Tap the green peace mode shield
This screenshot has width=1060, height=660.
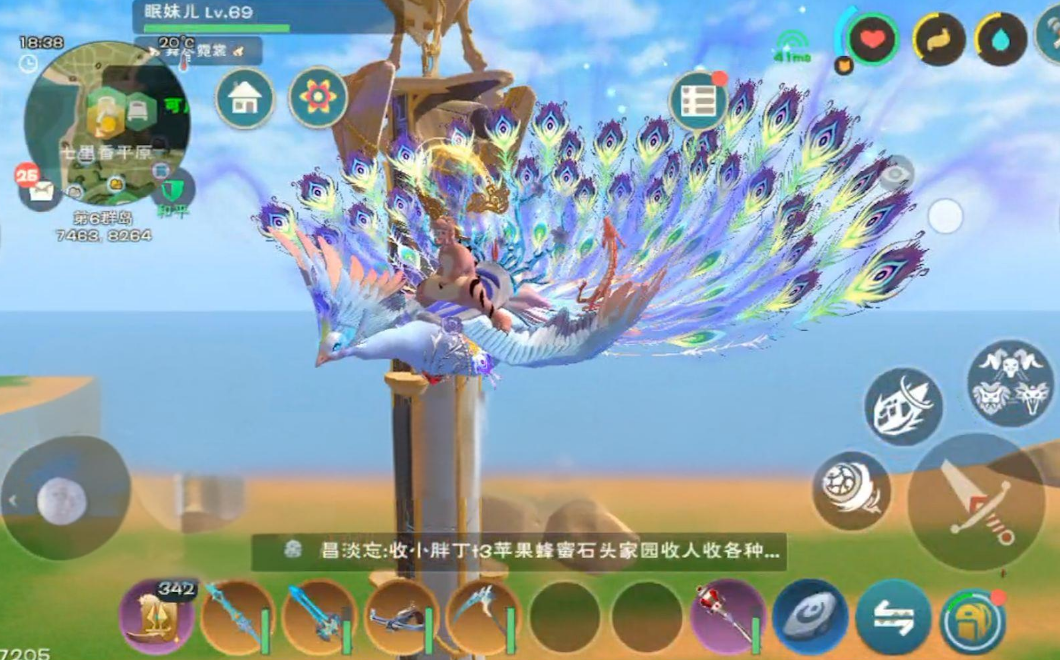point(171,188)
